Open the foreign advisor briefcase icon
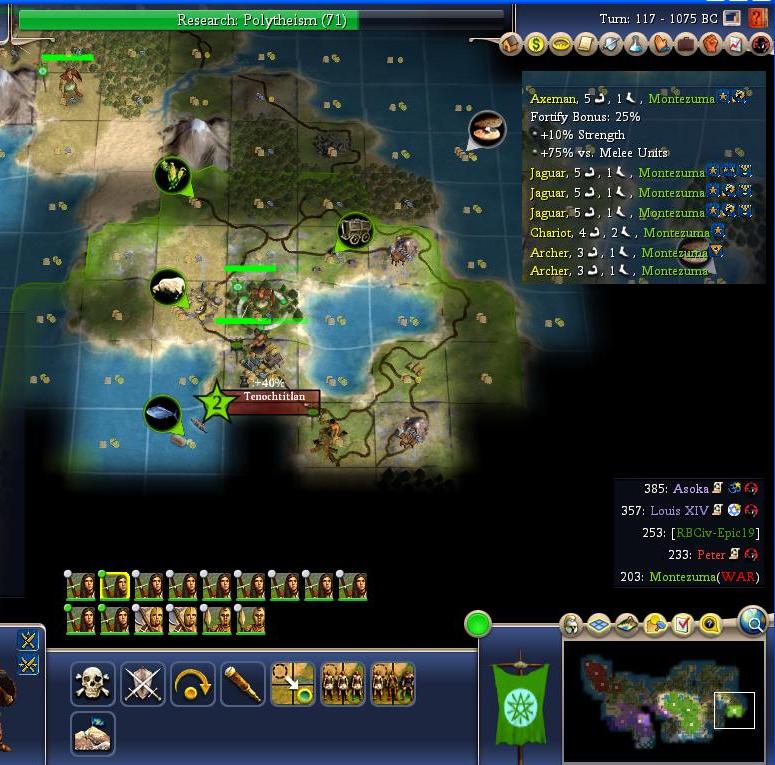775x765 pixels. pyautogui.click(x=686, y=44)
